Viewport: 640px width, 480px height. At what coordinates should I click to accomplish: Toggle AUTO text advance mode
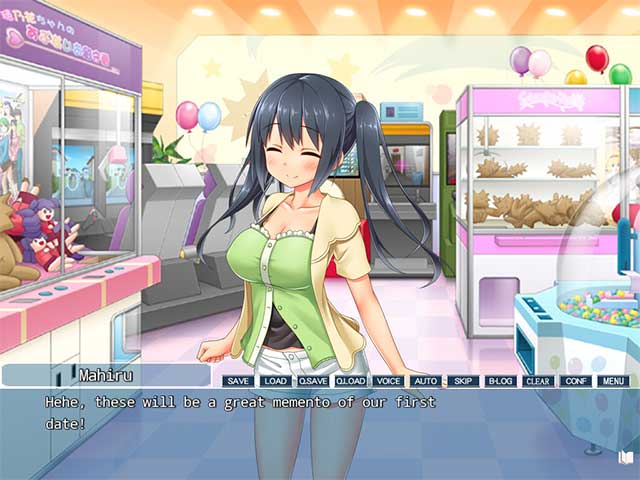click(425, 381)
